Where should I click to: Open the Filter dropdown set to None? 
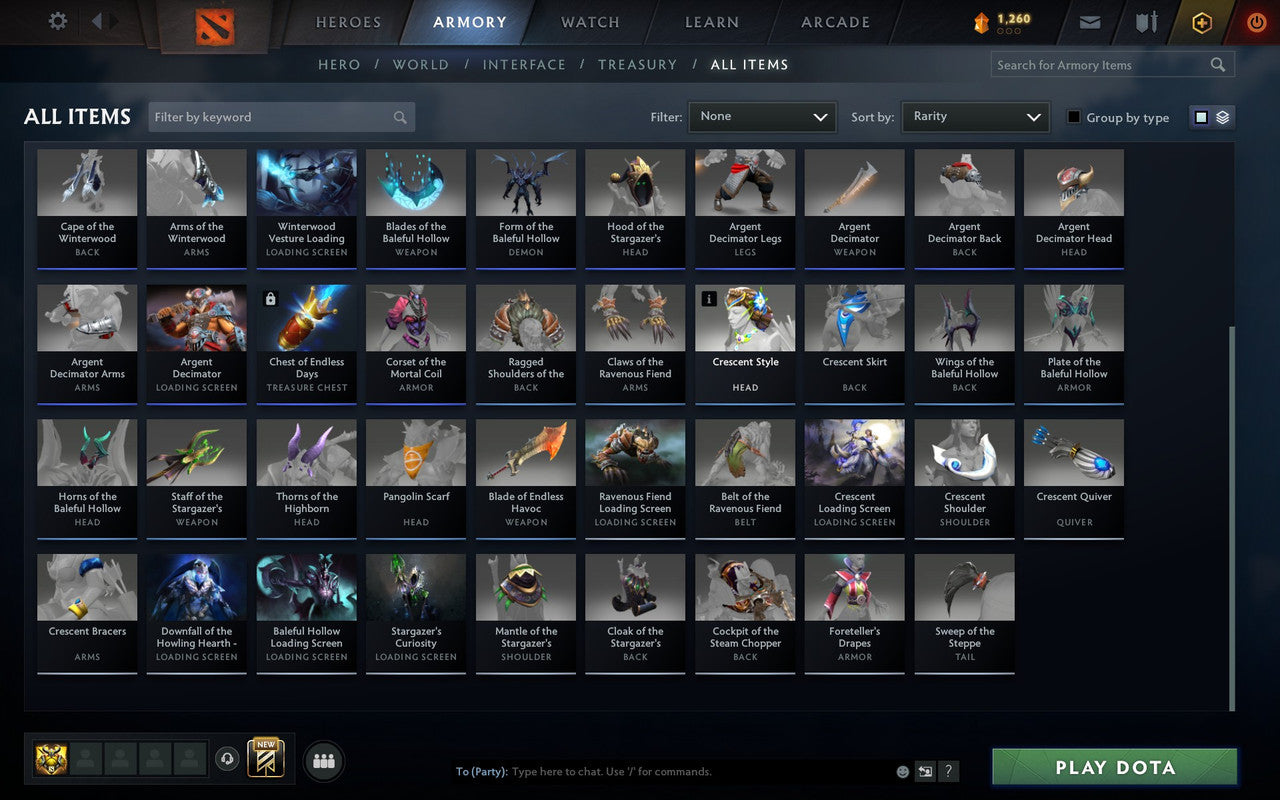[x=762, y=117]
